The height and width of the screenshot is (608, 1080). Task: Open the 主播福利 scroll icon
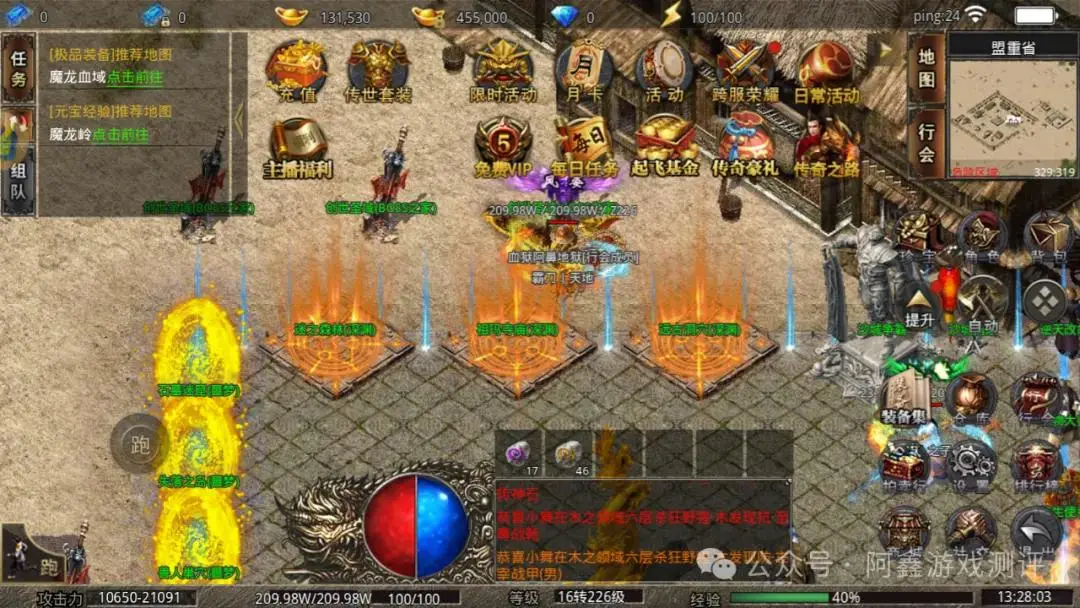[297, 145]
